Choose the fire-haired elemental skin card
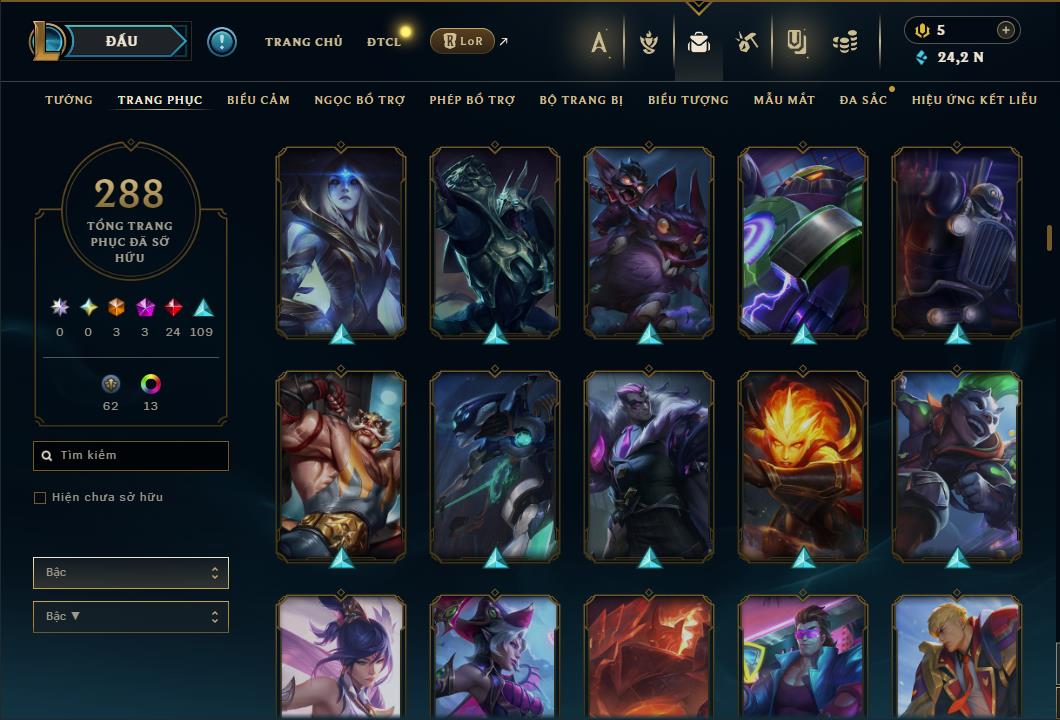 click(803, 465)
